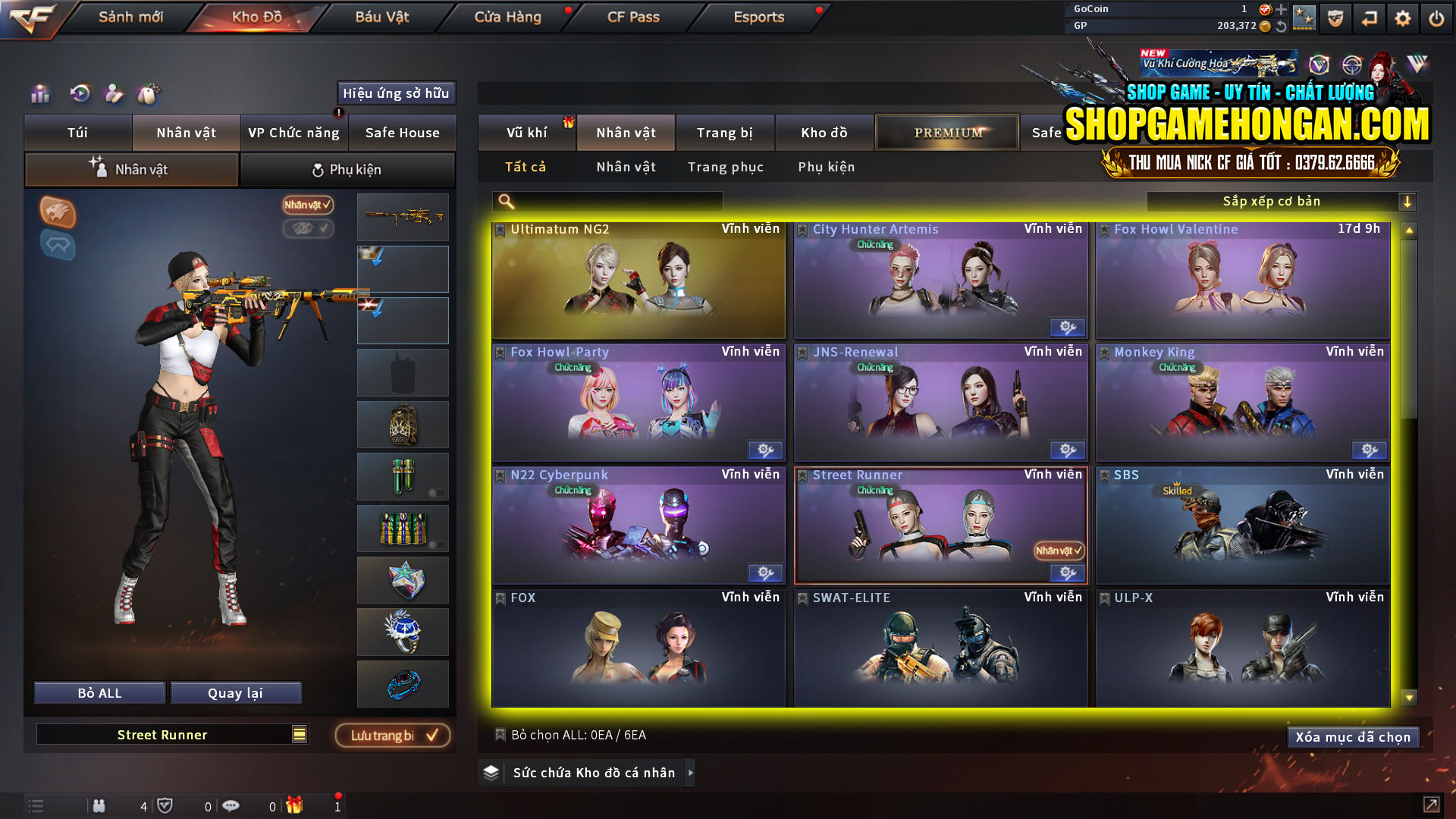Click the plus icon next to GoCoin balance
The width and height of the screenshot is (1456, 819).
click(x=1280, y=10)
